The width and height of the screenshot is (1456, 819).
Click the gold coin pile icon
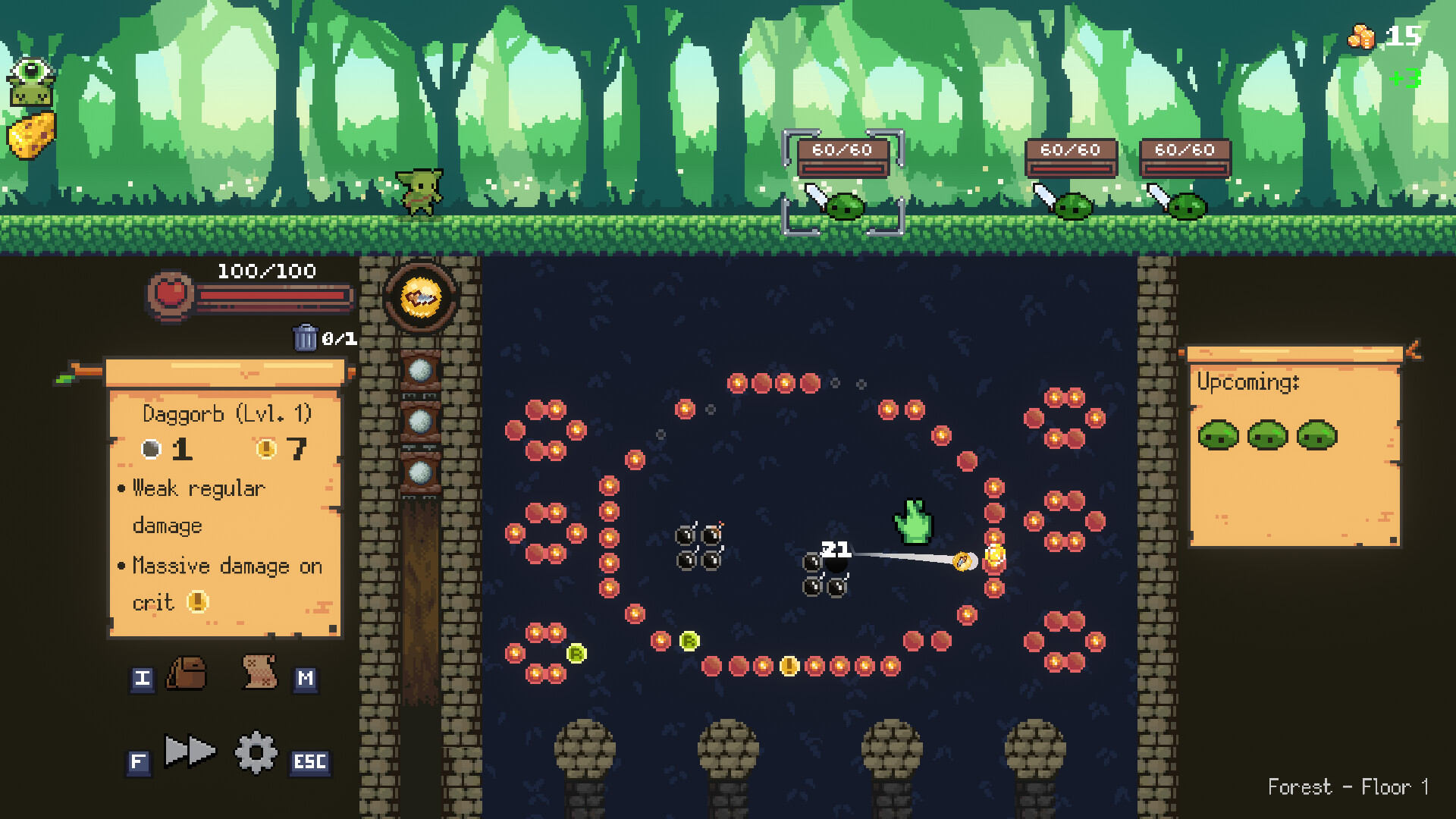coord(1361,36)
